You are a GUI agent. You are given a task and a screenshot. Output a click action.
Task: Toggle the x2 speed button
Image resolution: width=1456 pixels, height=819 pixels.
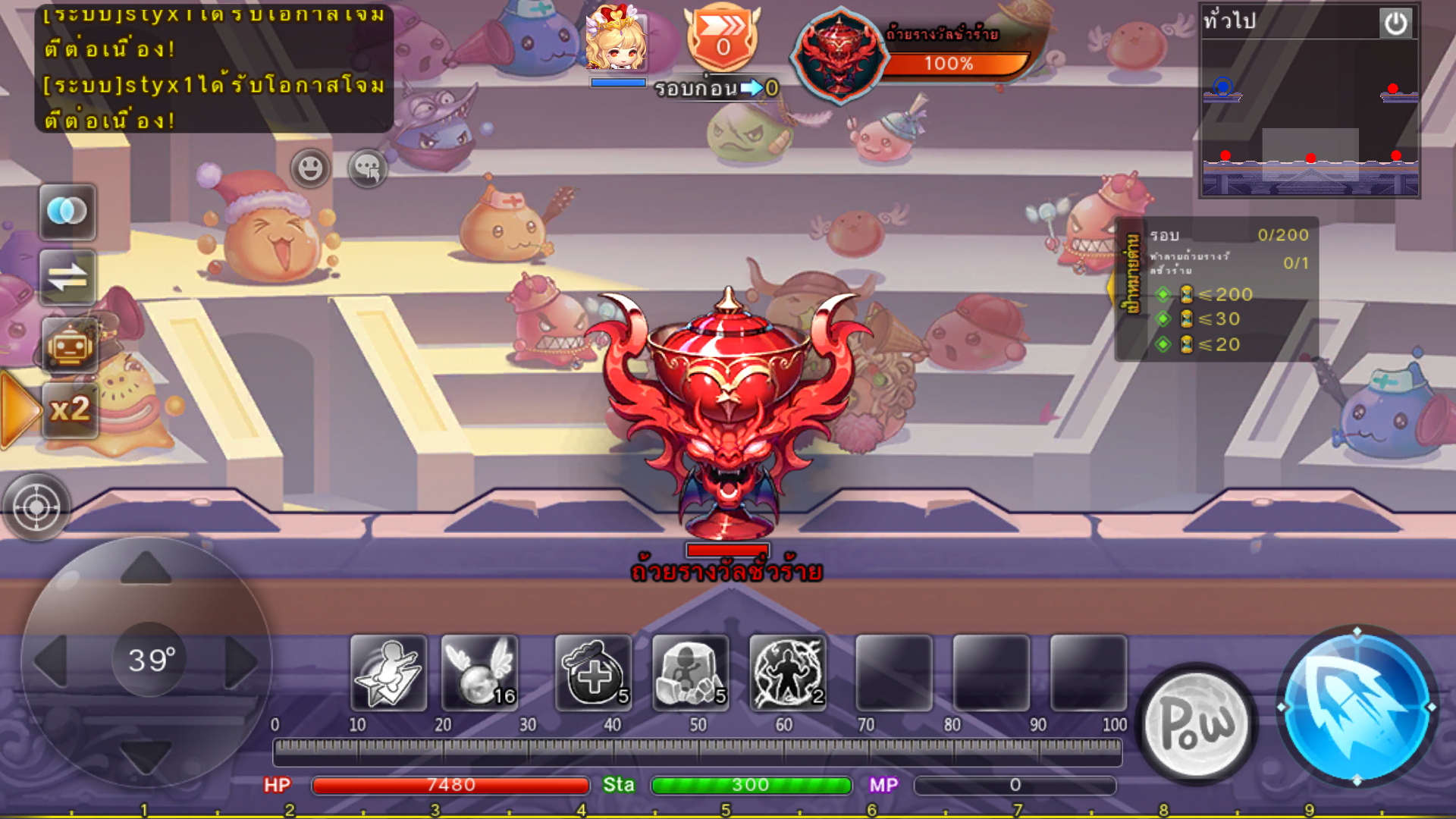pyautogui.click(x=69, y=410)
